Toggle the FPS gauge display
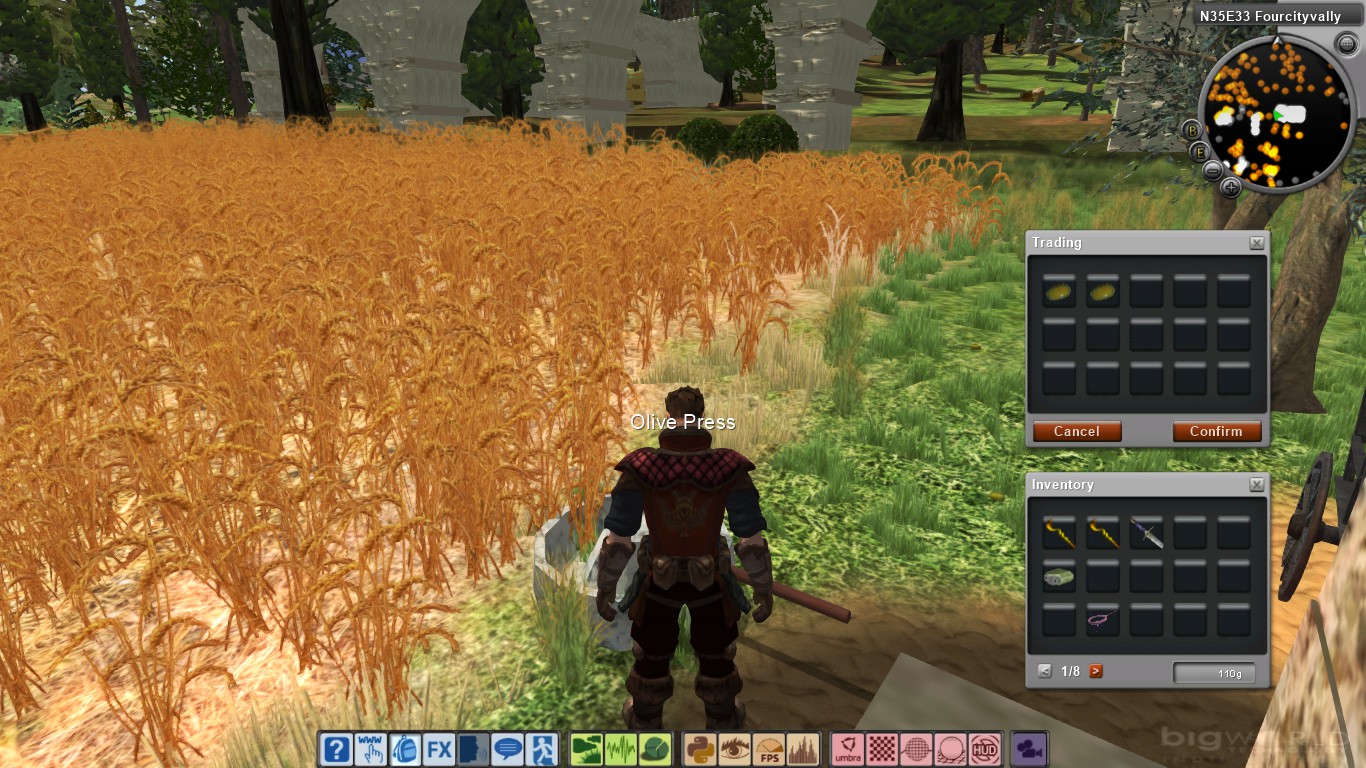Viewport: 1366px width, 768px height. coord(769,749)
